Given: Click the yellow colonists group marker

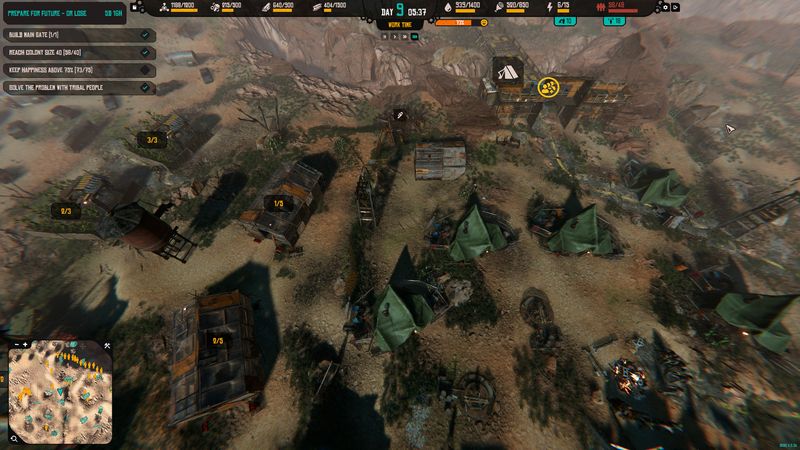Looking at the screenshot, I should coord(548,87).
